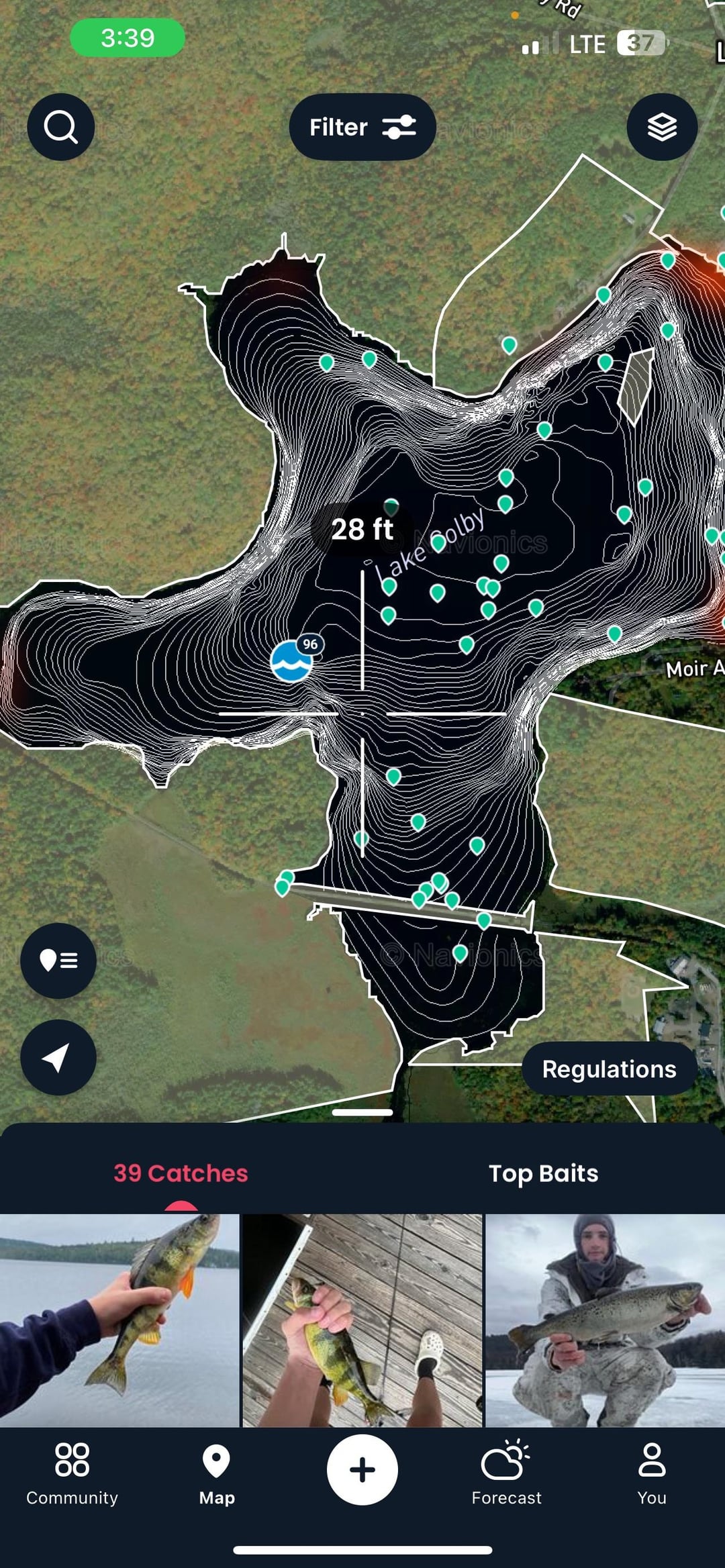
Task: Open the map search magnifier
Action: pyautogui.click(x=60, y=127)
